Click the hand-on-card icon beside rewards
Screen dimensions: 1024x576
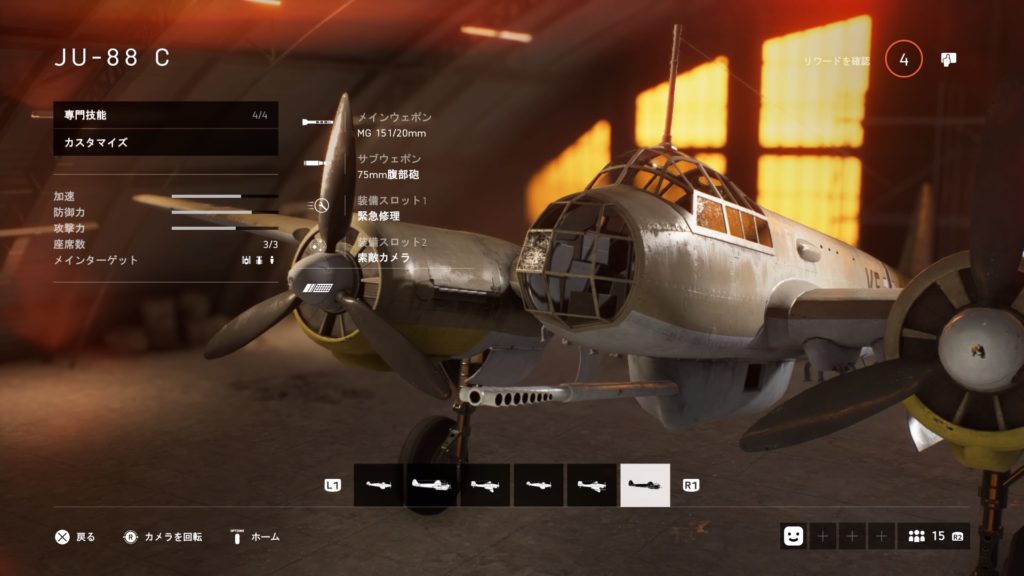(x=948, y=60)
